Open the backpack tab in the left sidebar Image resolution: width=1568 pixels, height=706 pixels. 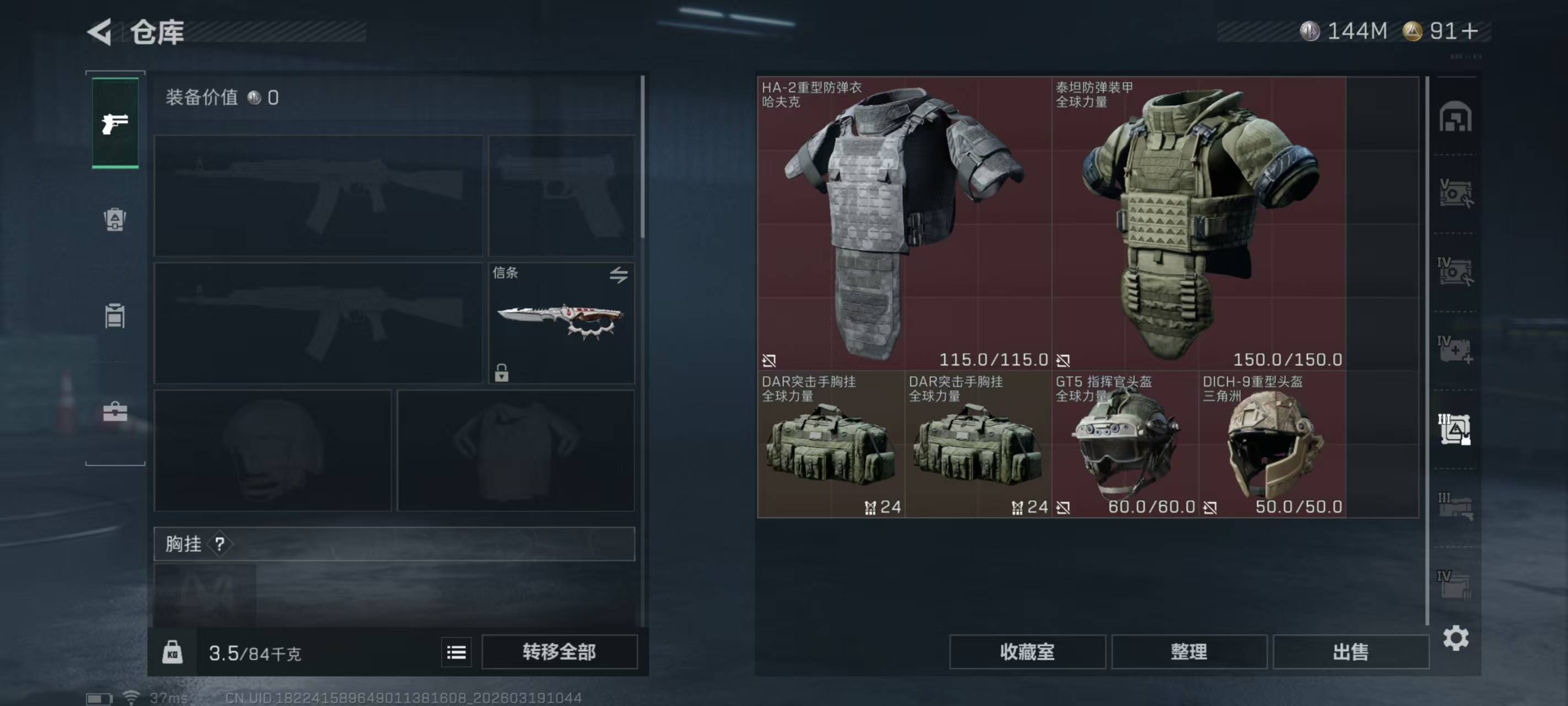(x=115, y=220)
